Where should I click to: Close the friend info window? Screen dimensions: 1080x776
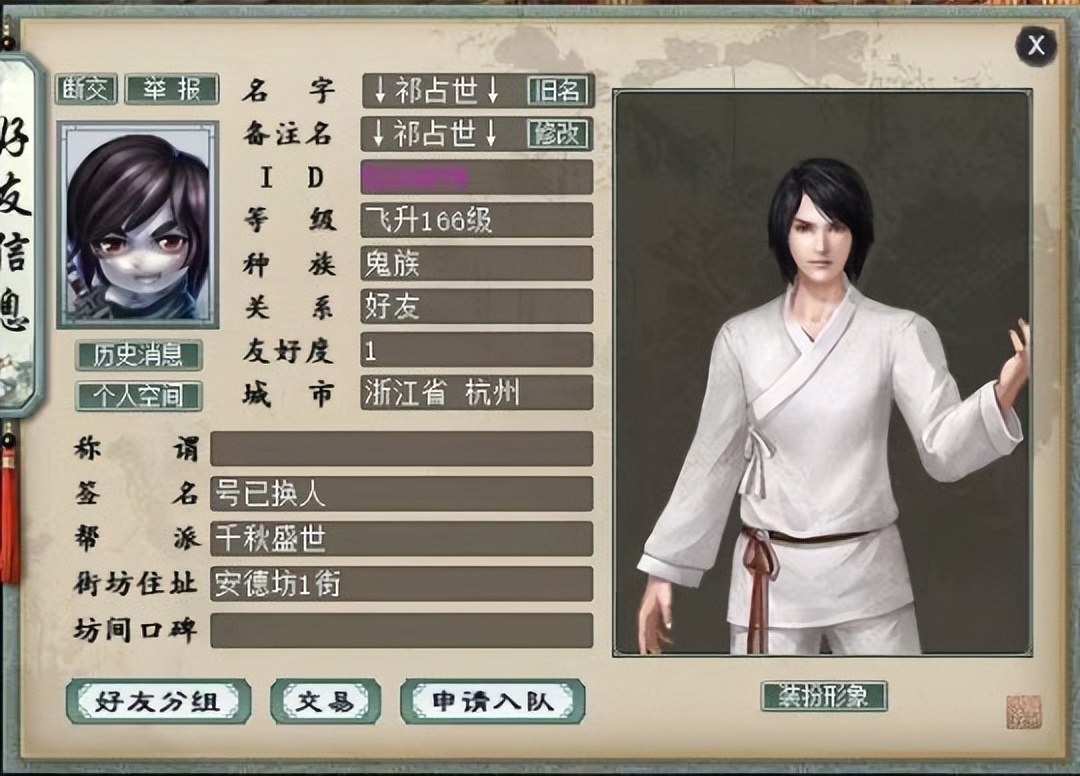(1036, 45)
